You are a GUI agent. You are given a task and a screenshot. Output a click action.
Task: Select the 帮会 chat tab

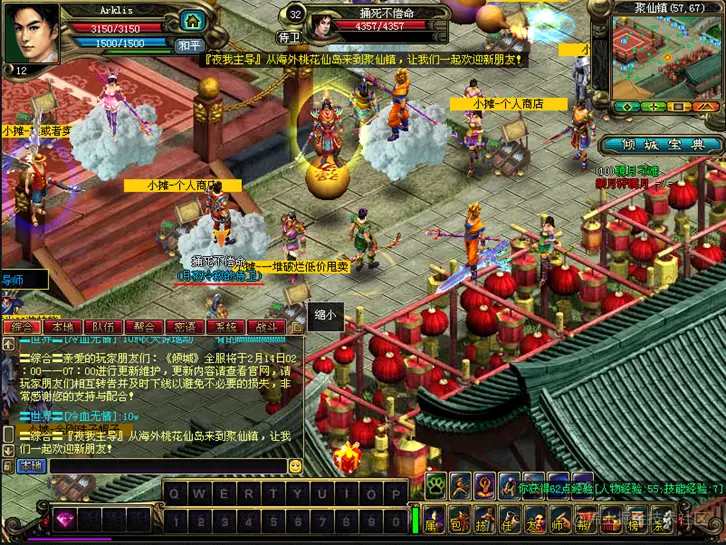tap(145, 327)
